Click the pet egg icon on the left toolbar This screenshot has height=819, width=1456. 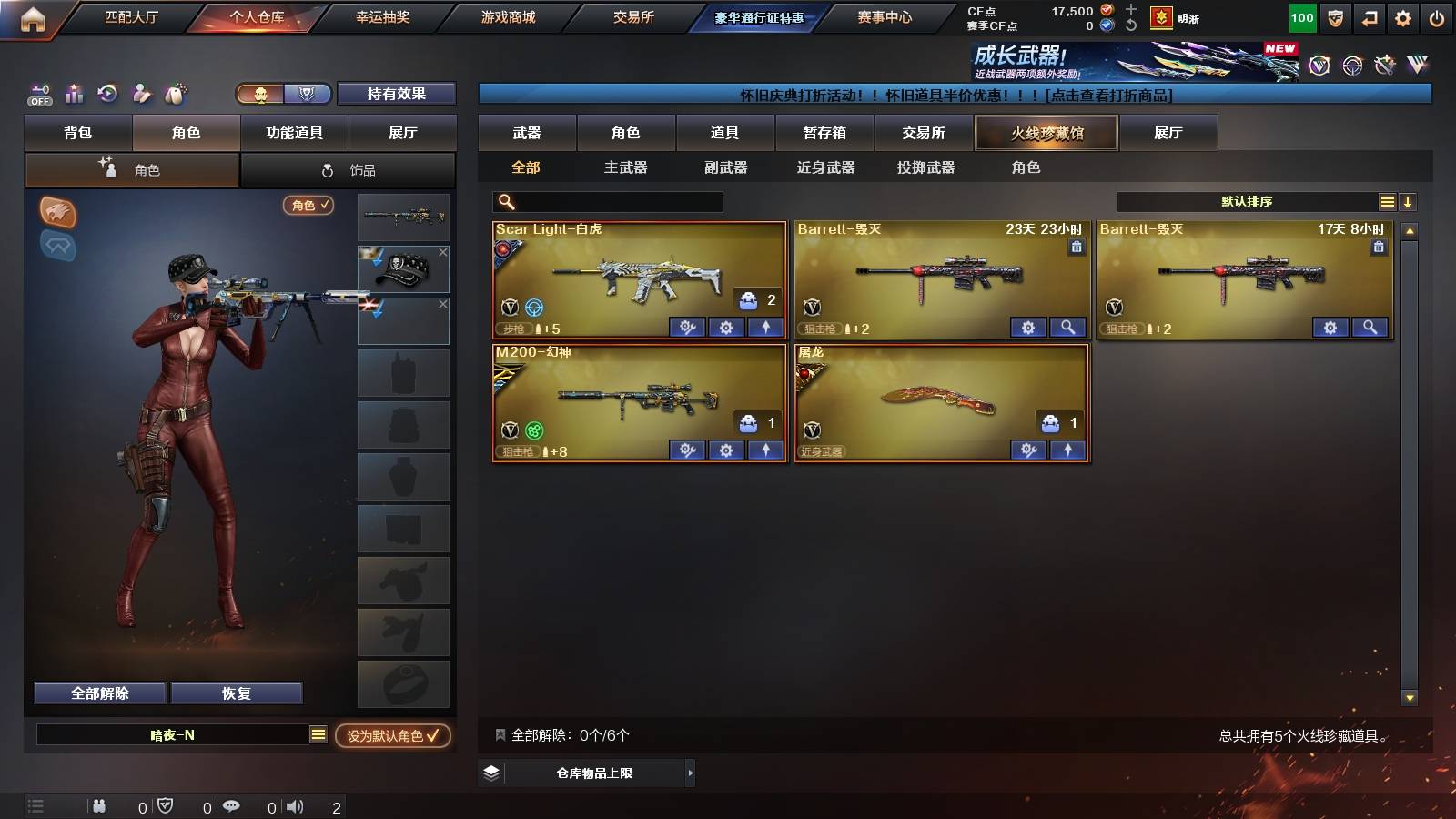pos(177,93)
